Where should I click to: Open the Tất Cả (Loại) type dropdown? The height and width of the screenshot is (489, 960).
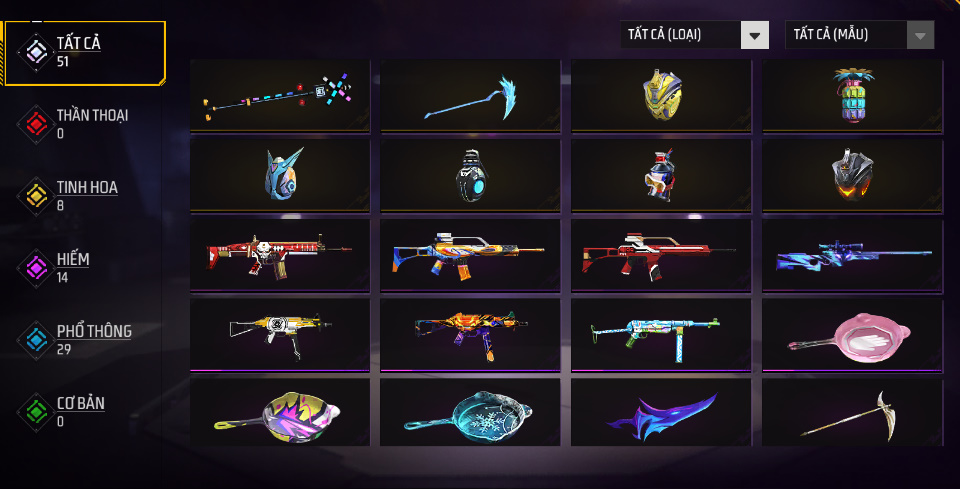694,35
